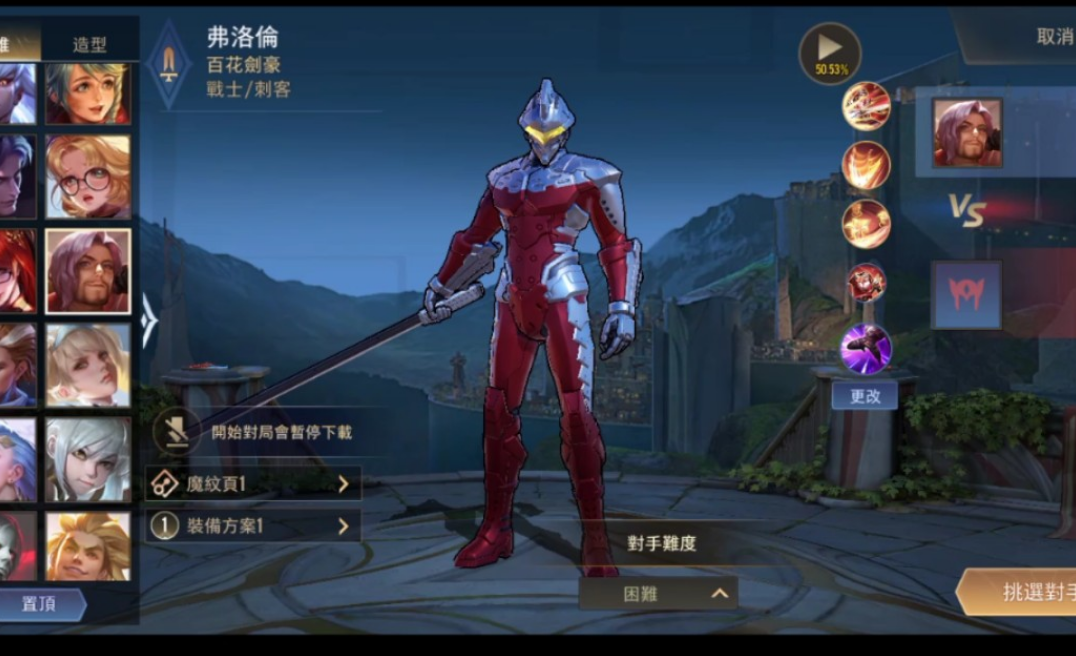
Task: Click 更改 to change the talent
Action: pyautogui.click(x=865, y=395)
